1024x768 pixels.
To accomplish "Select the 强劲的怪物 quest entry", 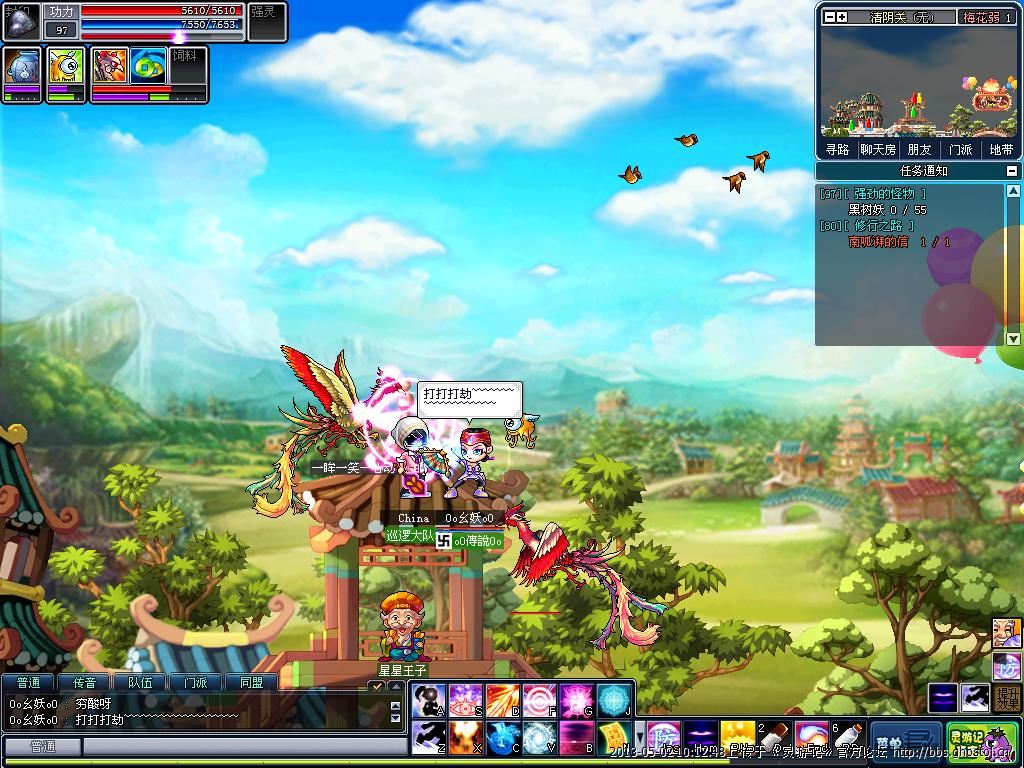I will [x=884, y=194].
